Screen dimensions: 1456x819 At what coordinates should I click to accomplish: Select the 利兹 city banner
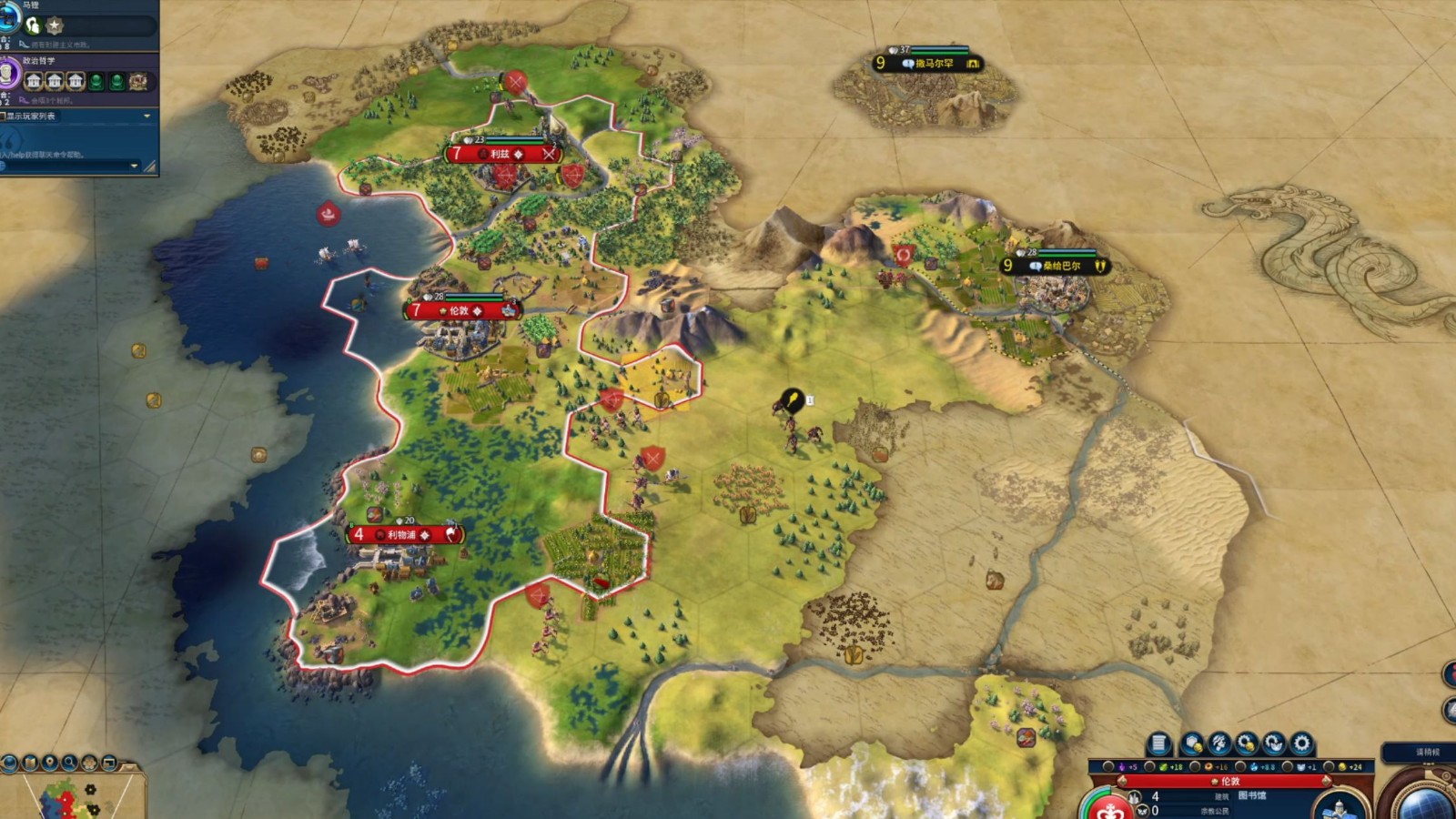(x=502, y=154)
